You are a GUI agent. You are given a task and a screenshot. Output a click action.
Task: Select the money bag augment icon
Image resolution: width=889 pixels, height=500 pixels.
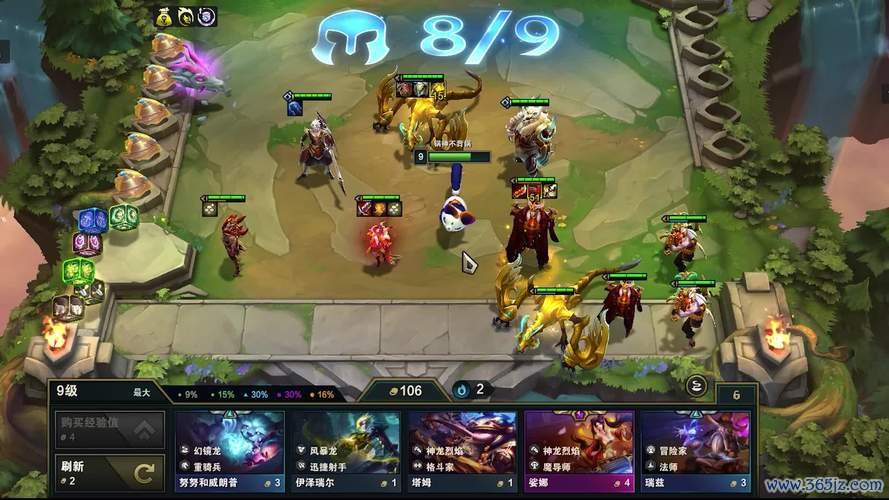(x=163, y=16)
